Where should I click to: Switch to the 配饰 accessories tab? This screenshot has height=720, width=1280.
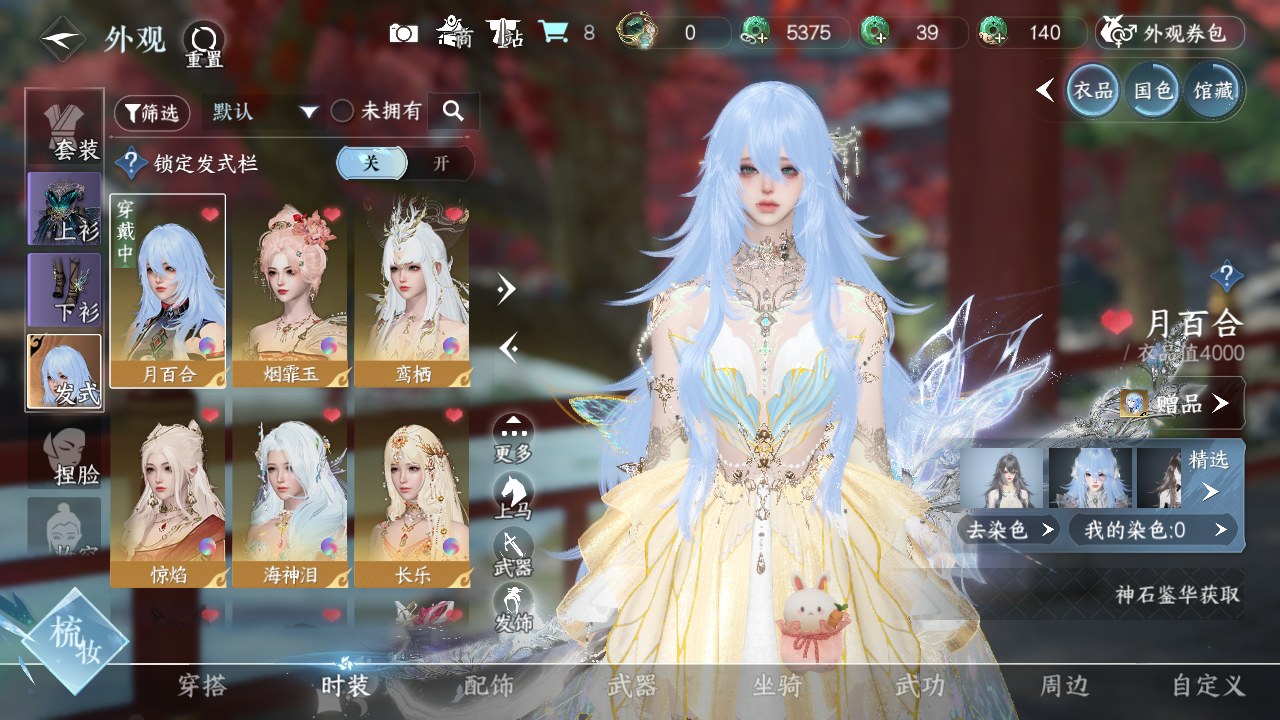tap(489, 686)
